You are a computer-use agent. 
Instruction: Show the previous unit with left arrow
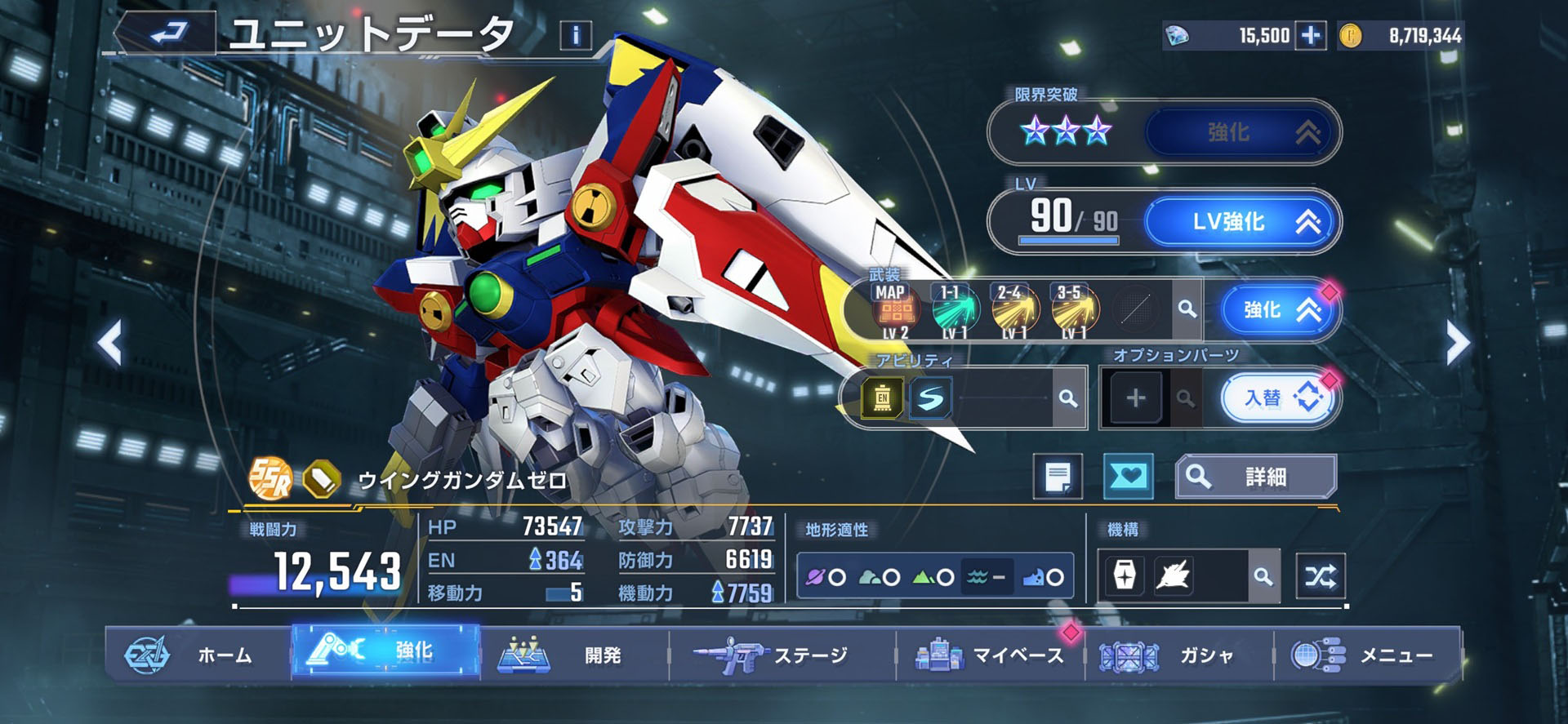110,342
